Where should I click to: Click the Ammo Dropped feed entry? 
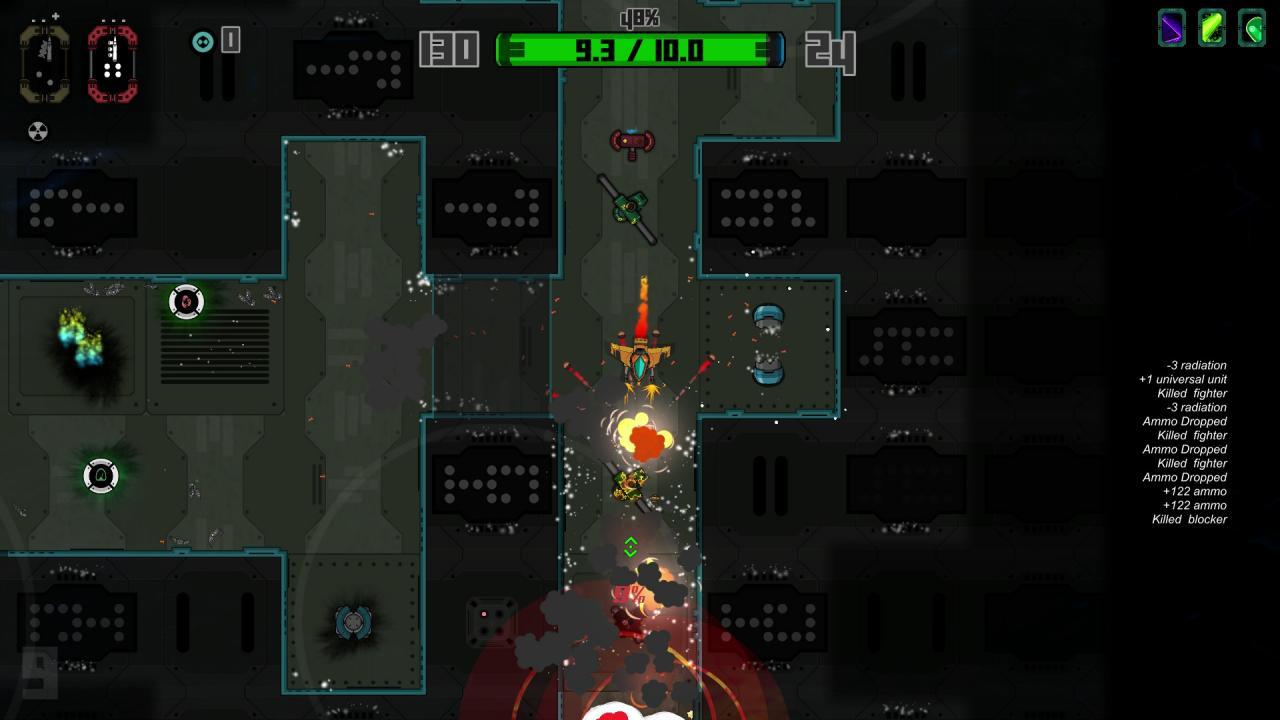[x=1185, y=421]
